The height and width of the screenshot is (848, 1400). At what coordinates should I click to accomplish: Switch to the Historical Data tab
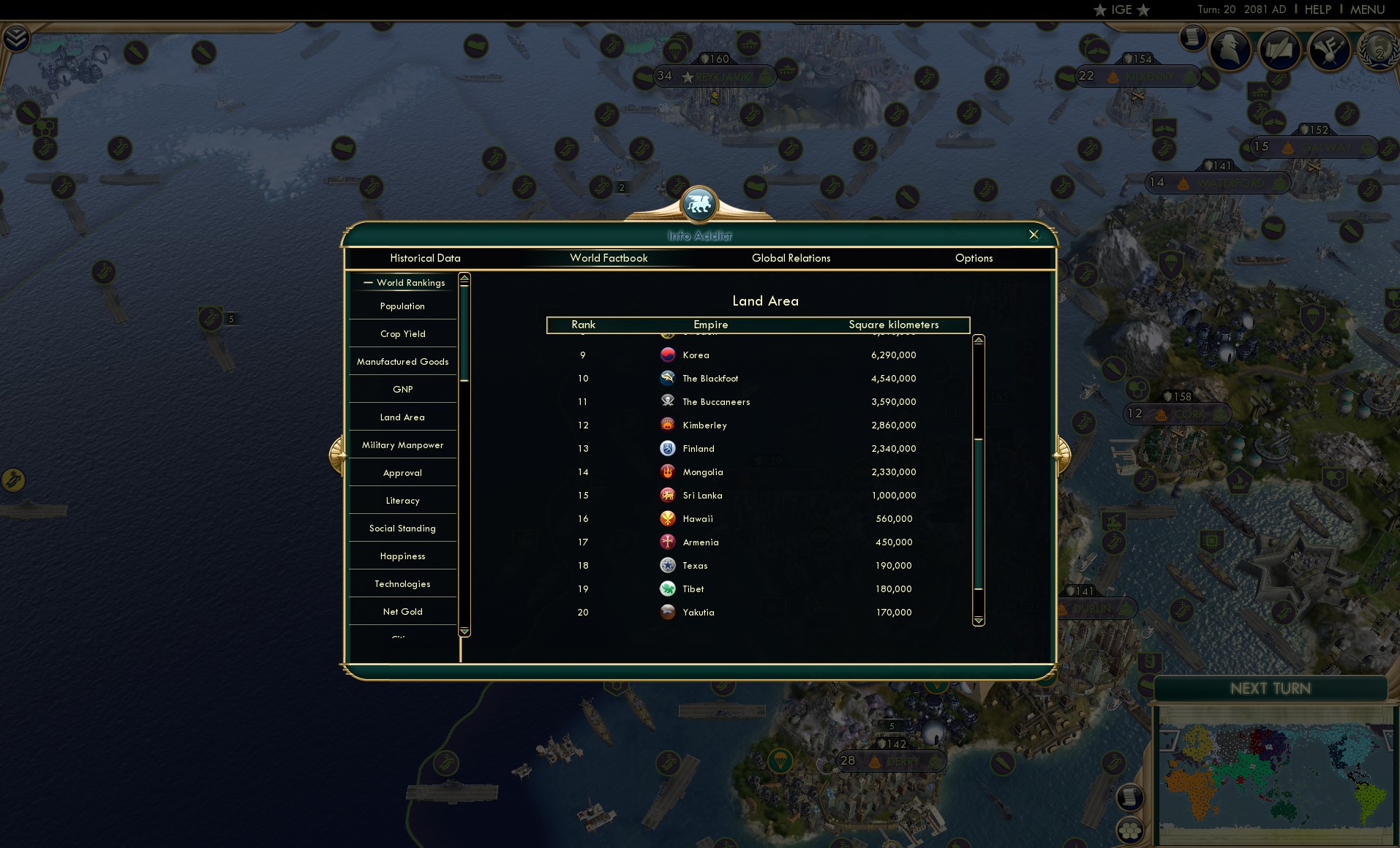click(x=425, y=258)
